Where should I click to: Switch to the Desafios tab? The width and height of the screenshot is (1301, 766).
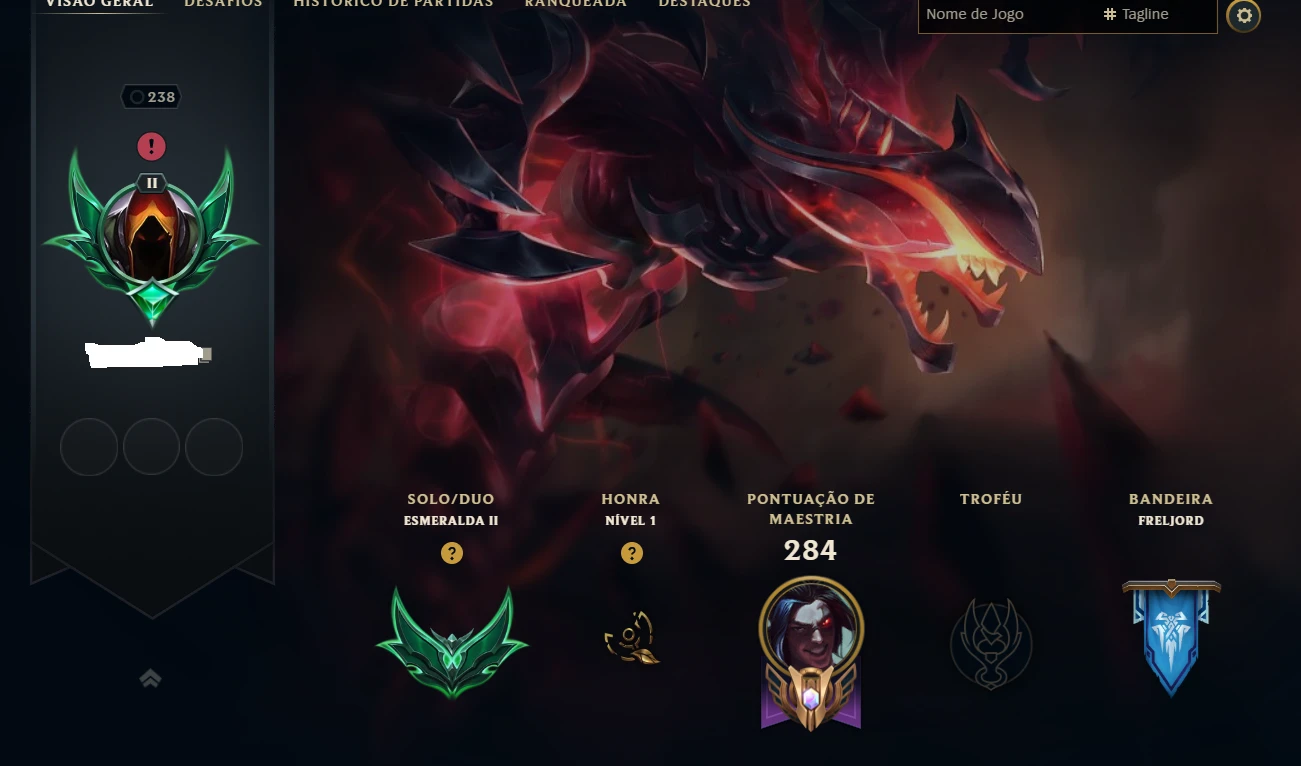point(222,5)
